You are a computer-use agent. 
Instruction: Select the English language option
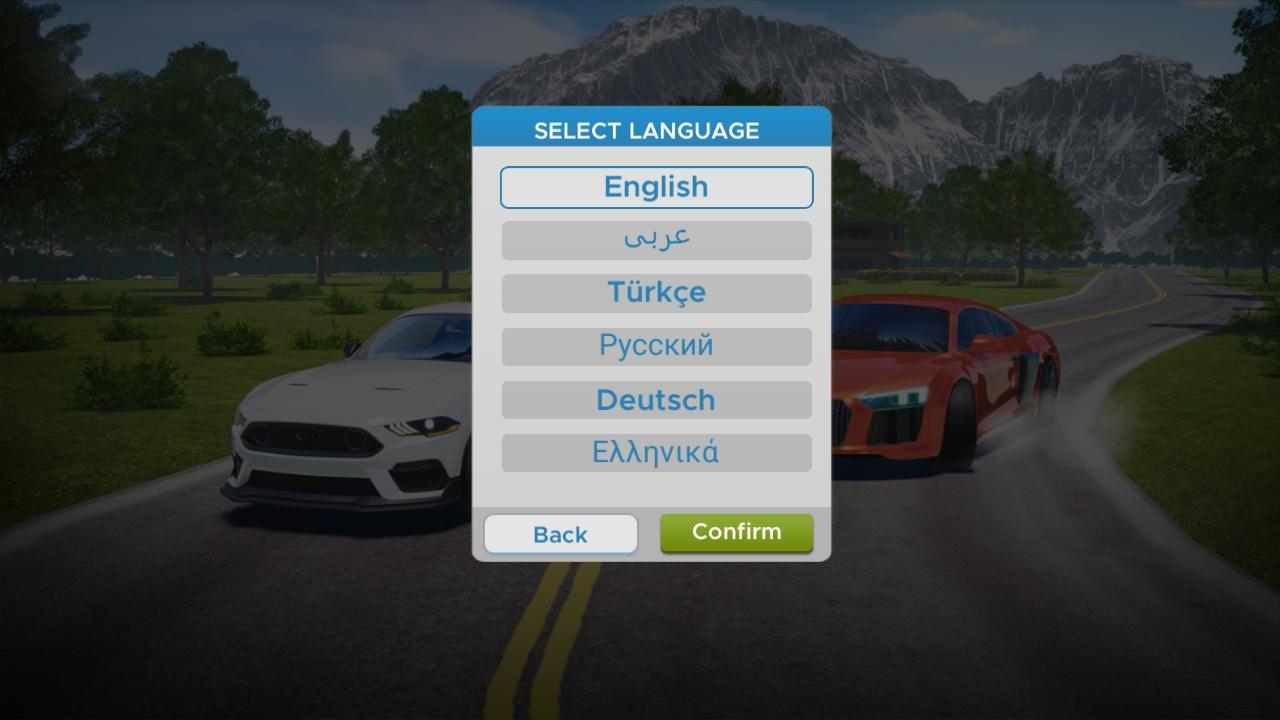tap(656, 187)
